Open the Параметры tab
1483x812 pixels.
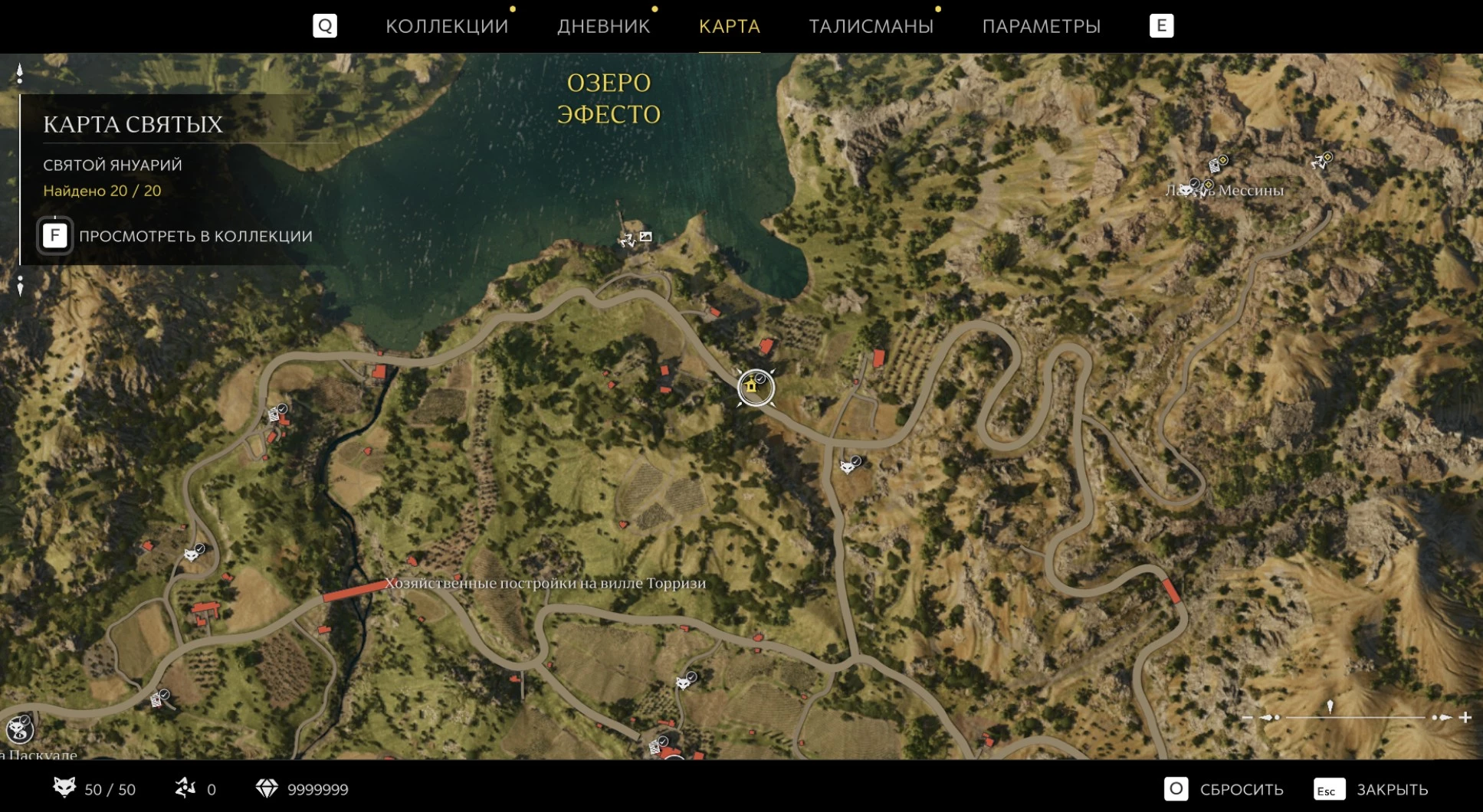1041,26
